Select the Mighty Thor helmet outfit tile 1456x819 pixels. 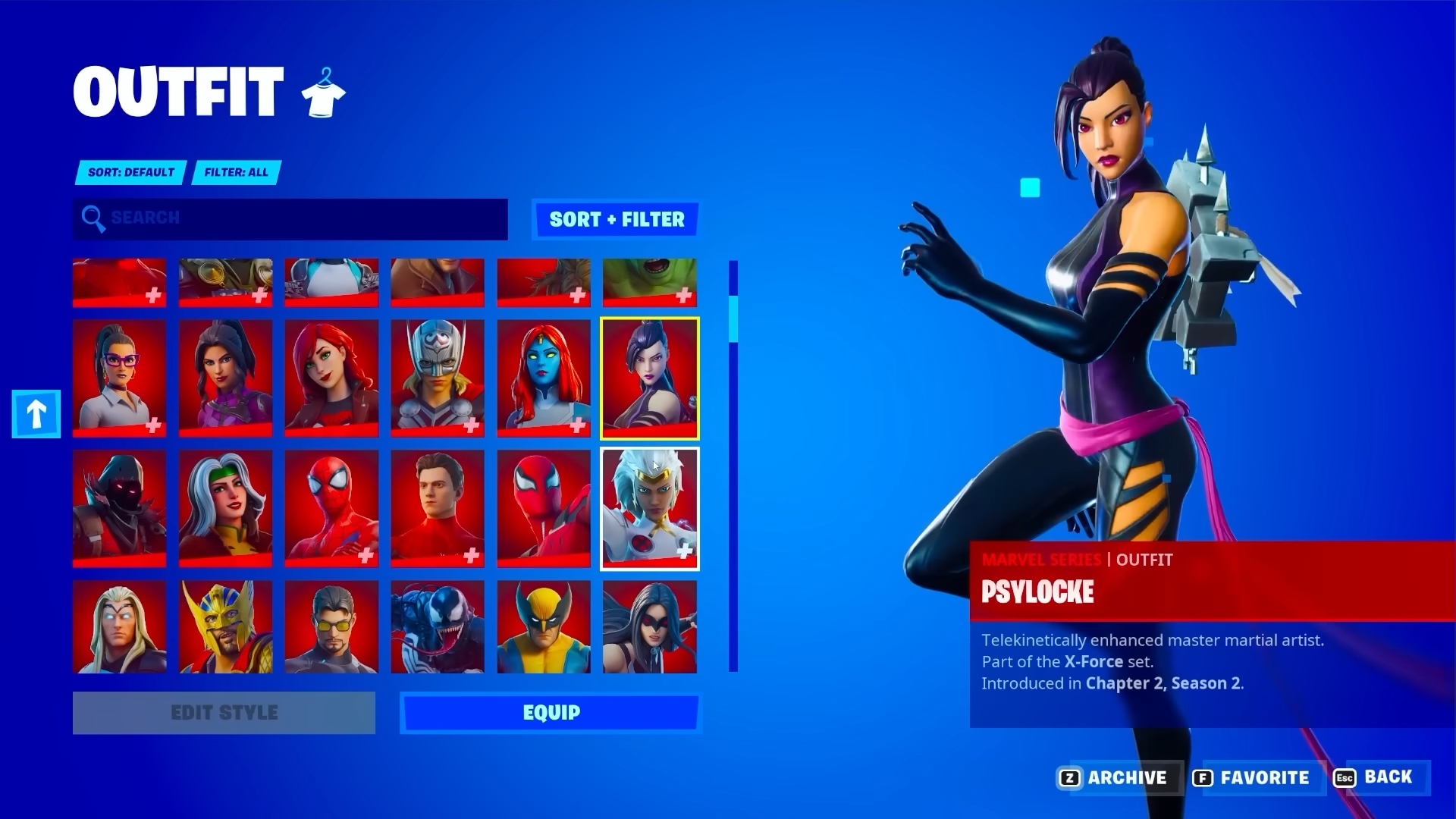tap(438, 378)
